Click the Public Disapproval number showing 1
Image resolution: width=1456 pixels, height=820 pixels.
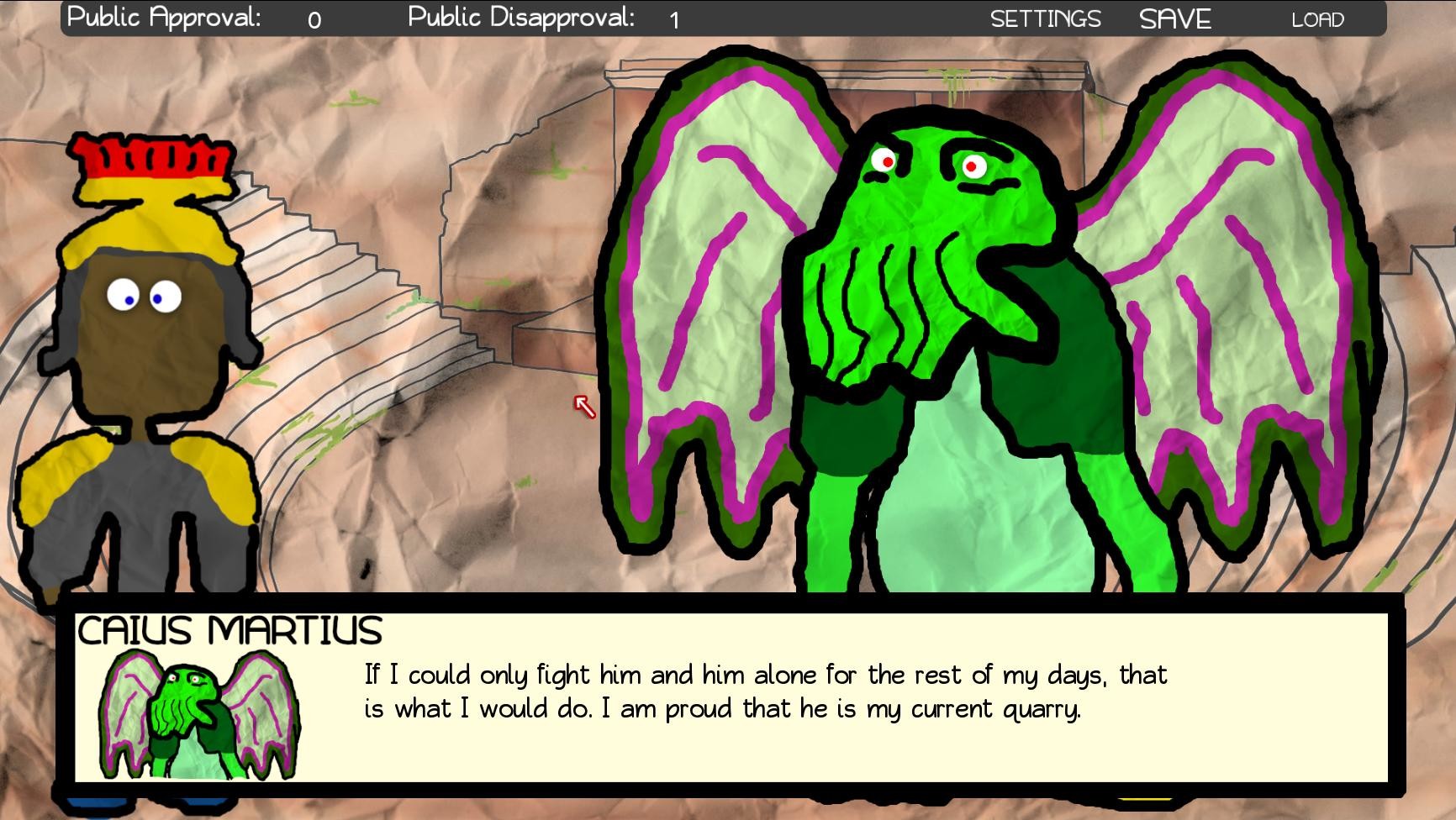tap(673, 20)
